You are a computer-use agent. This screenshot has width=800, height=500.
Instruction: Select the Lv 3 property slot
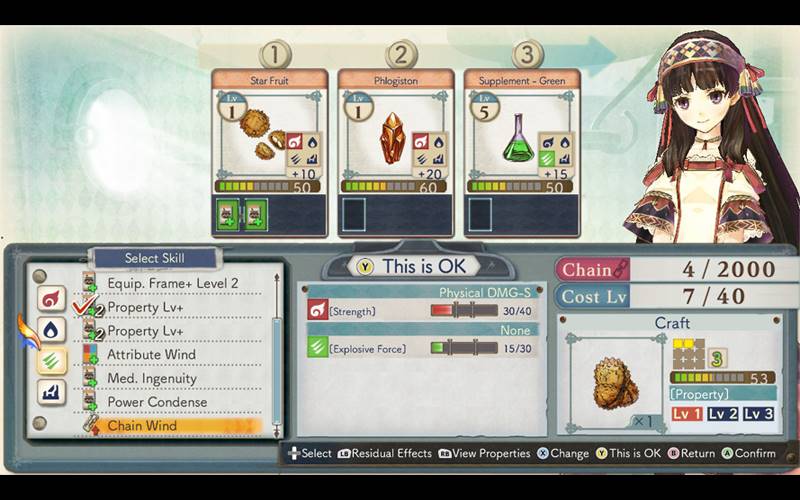[759, 414]
